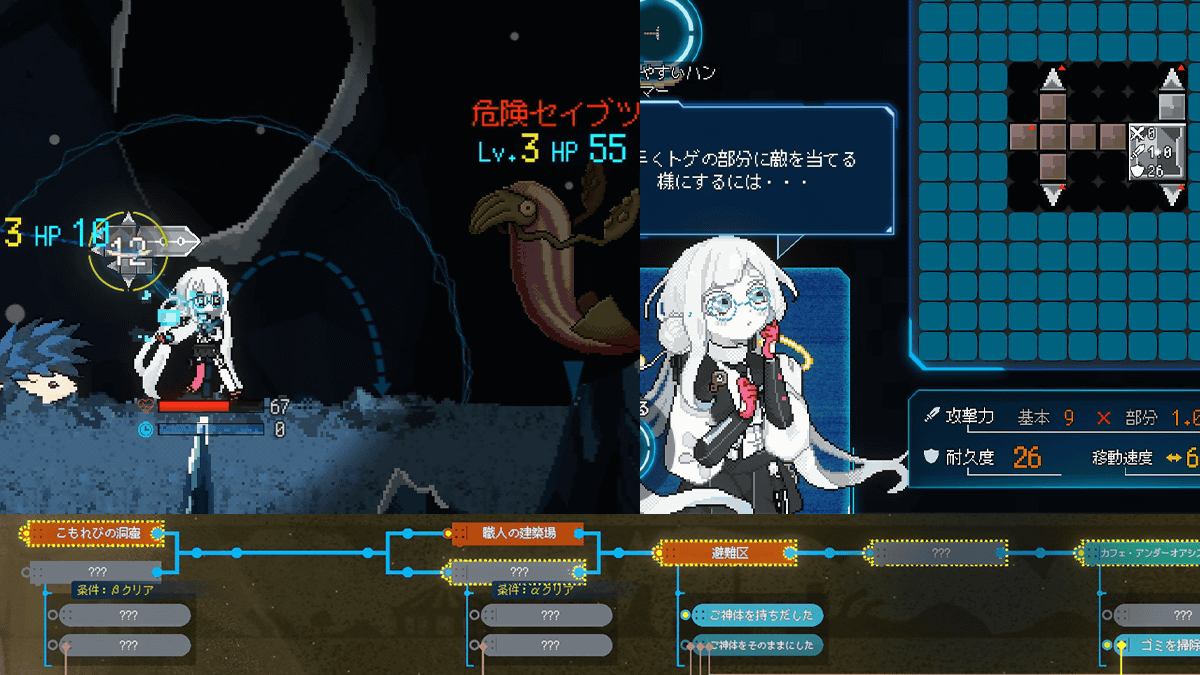This screenshot has height=675, width=1200.
Task: Pick the ご神体を持ちだした branch
Action: [757, 615]
